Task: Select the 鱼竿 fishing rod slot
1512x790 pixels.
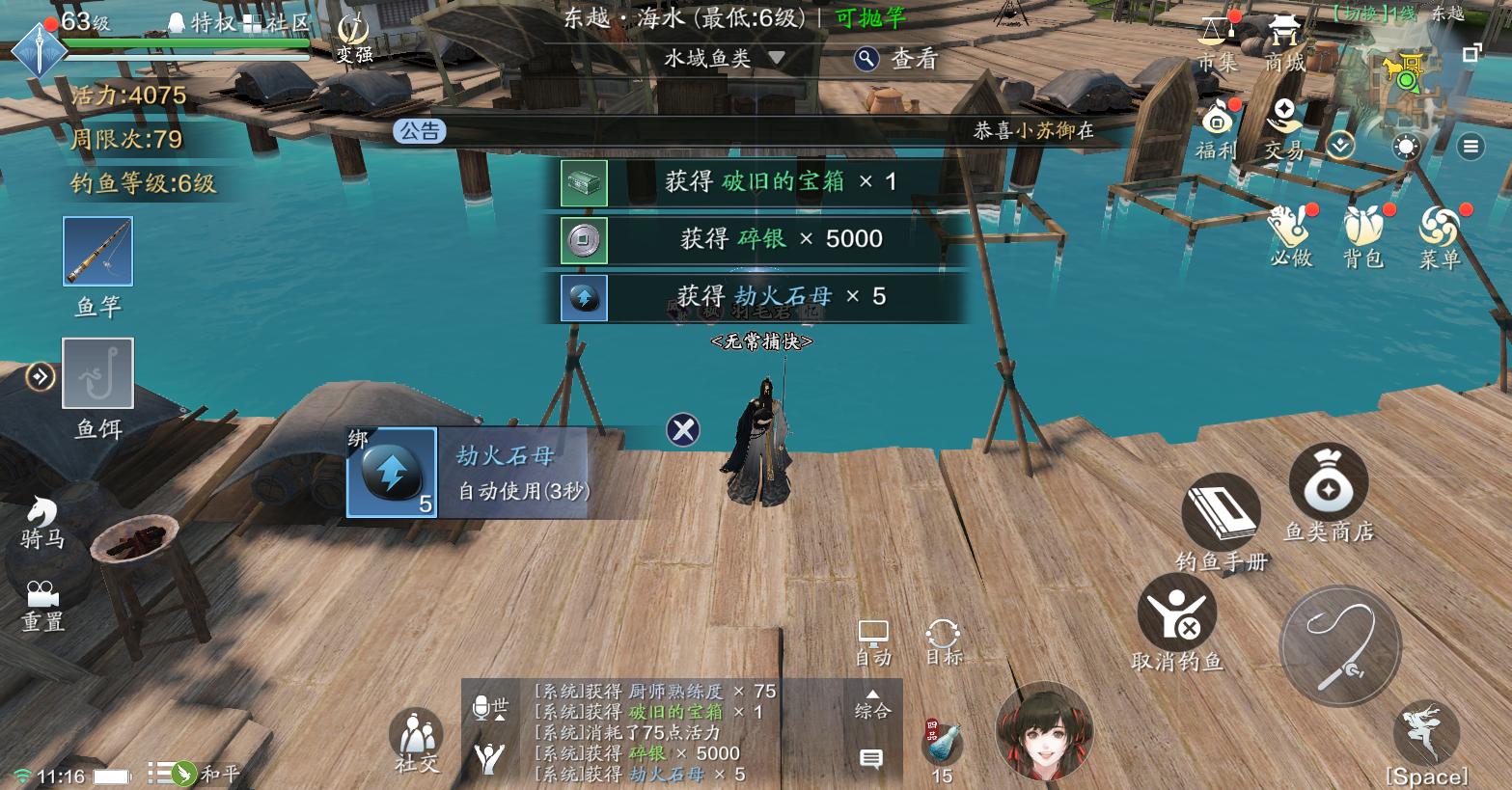Action: click(96, 252)
